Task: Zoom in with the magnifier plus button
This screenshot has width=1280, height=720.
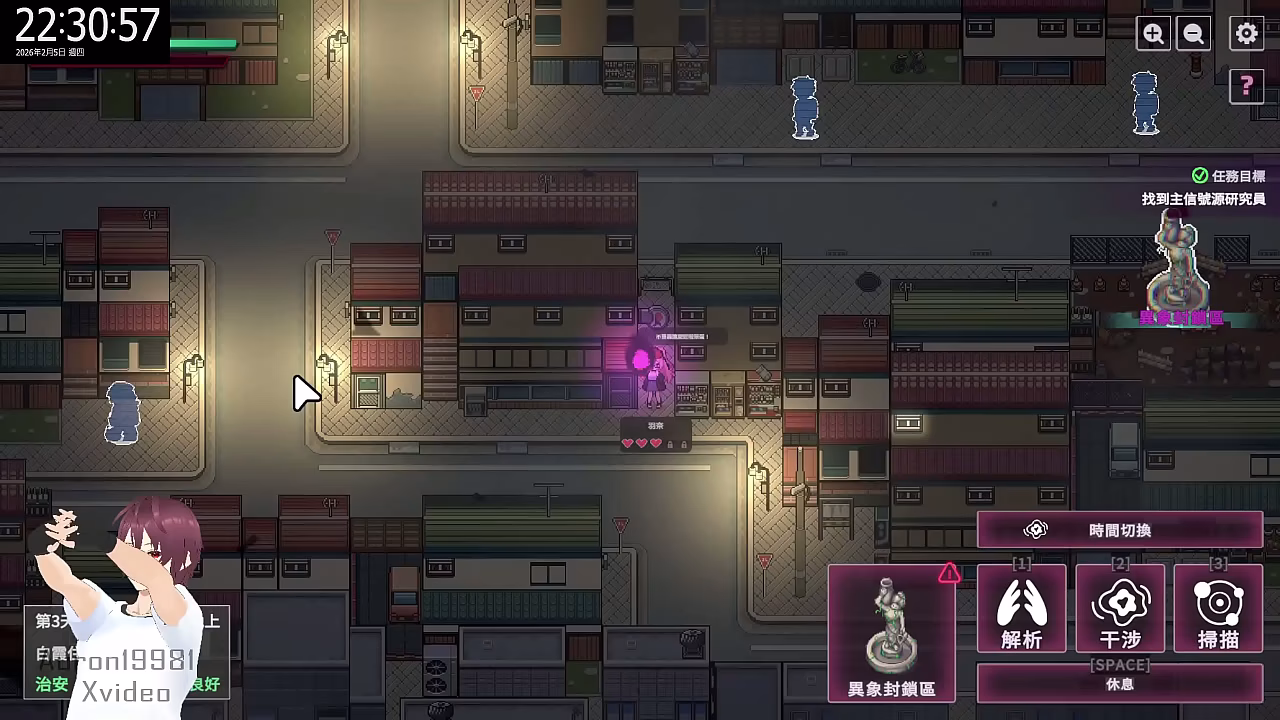Action: point(1153,34)
